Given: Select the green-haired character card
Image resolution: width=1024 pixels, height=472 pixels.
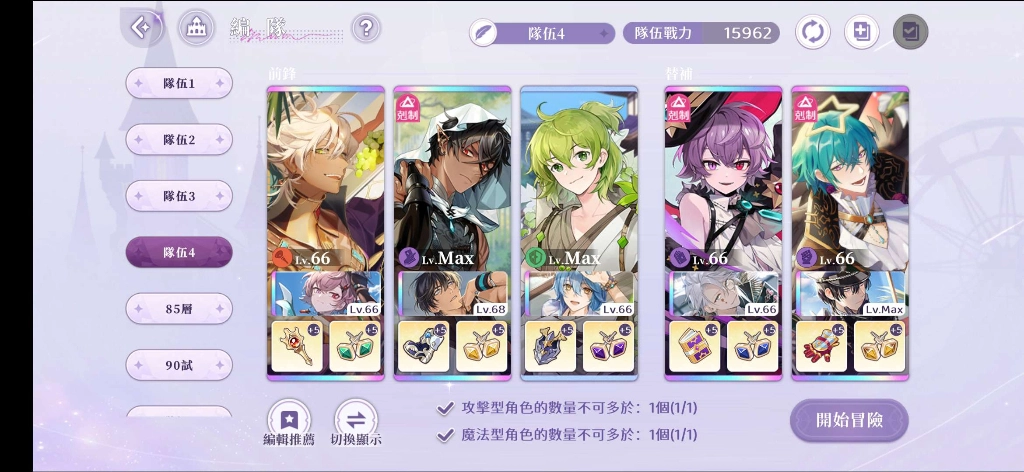Looking at the screenshot, I should 578,180.
